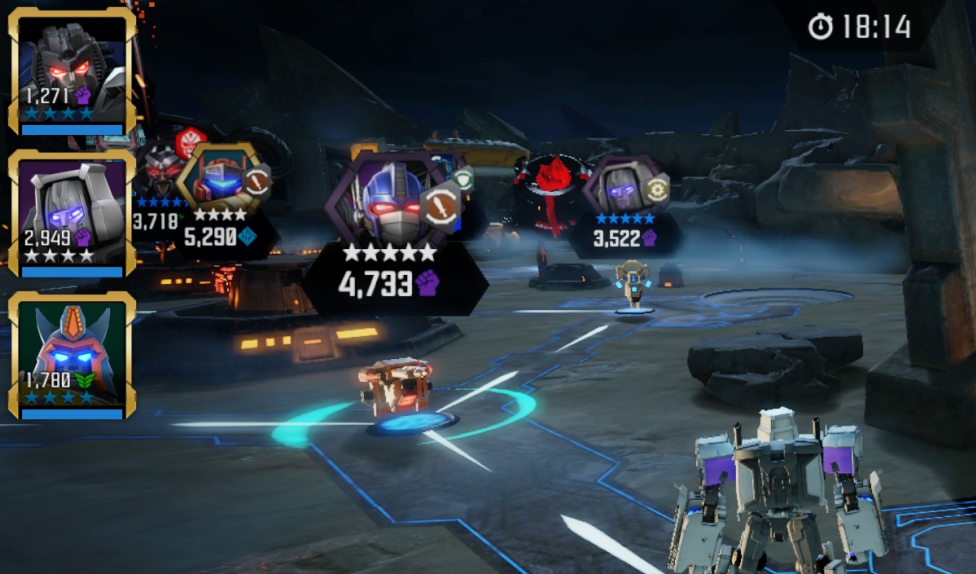Image resolution: width=976 pixels, height=574 pixels.
Task: Choose the team bot portrait rated 2,949
Action: 72,213
